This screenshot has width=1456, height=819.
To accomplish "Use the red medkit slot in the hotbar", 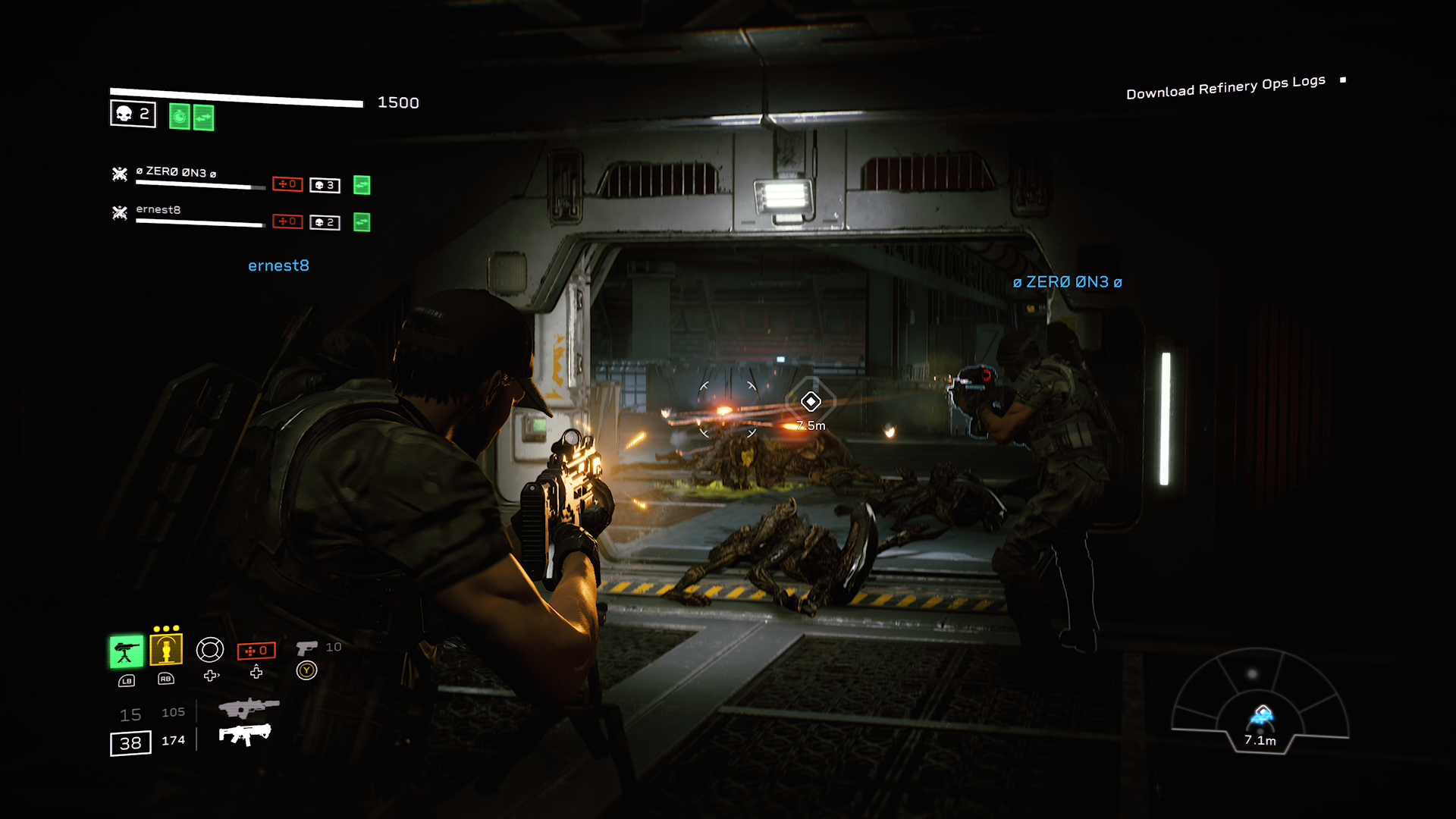I will 256,651.
